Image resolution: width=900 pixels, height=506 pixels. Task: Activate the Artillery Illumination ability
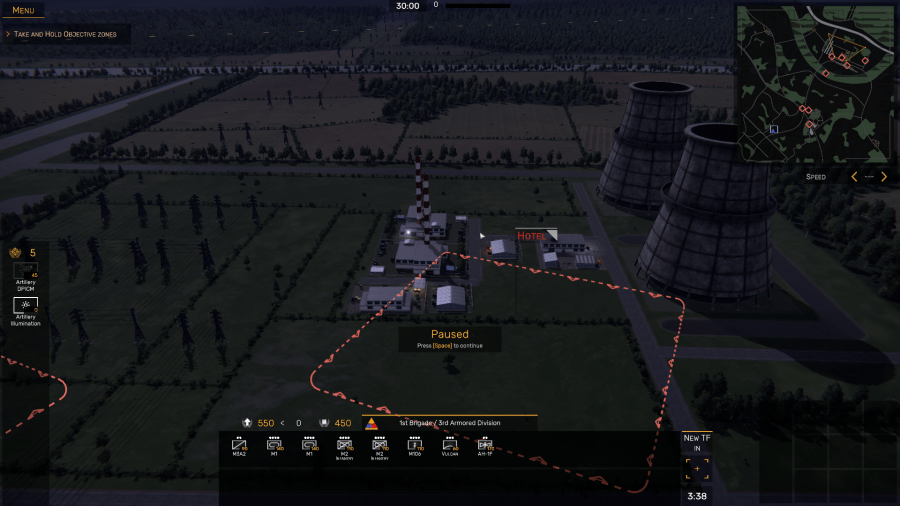pyautogui.click(x=26, y=305)
